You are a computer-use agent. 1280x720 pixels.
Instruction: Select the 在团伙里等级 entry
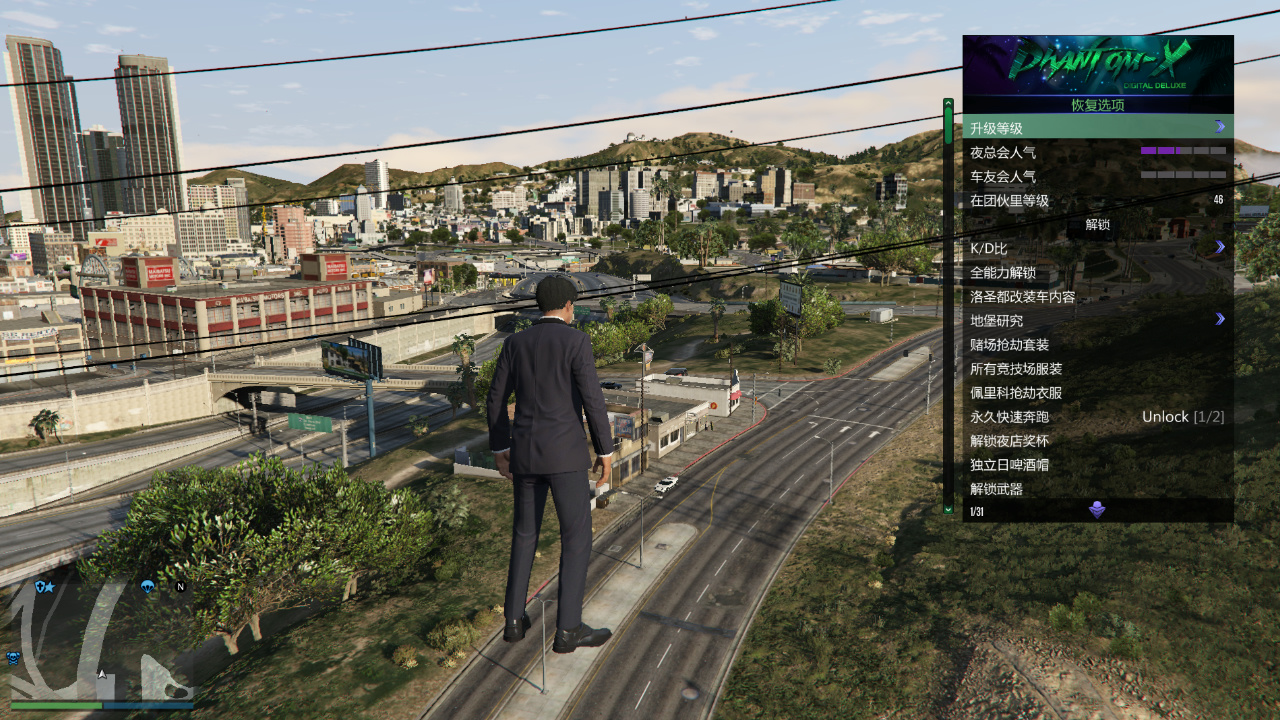(x=1097, y=200)
